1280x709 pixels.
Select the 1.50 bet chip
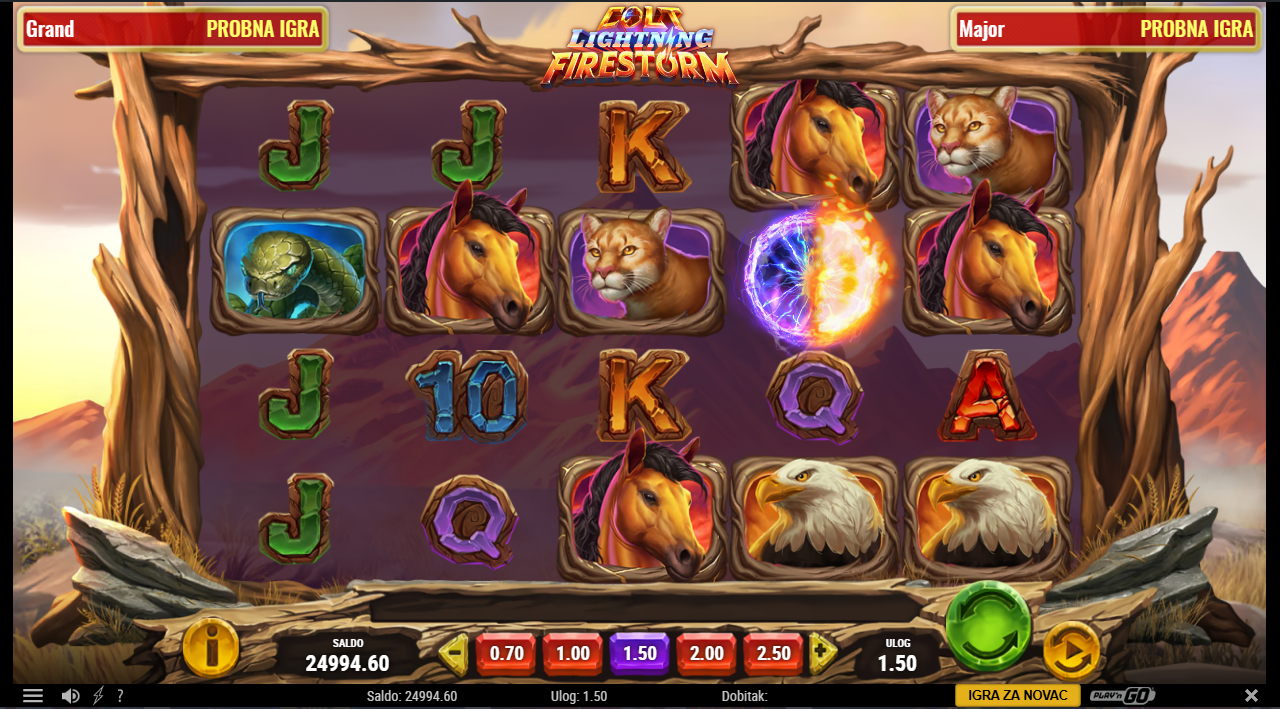[640, 654]
